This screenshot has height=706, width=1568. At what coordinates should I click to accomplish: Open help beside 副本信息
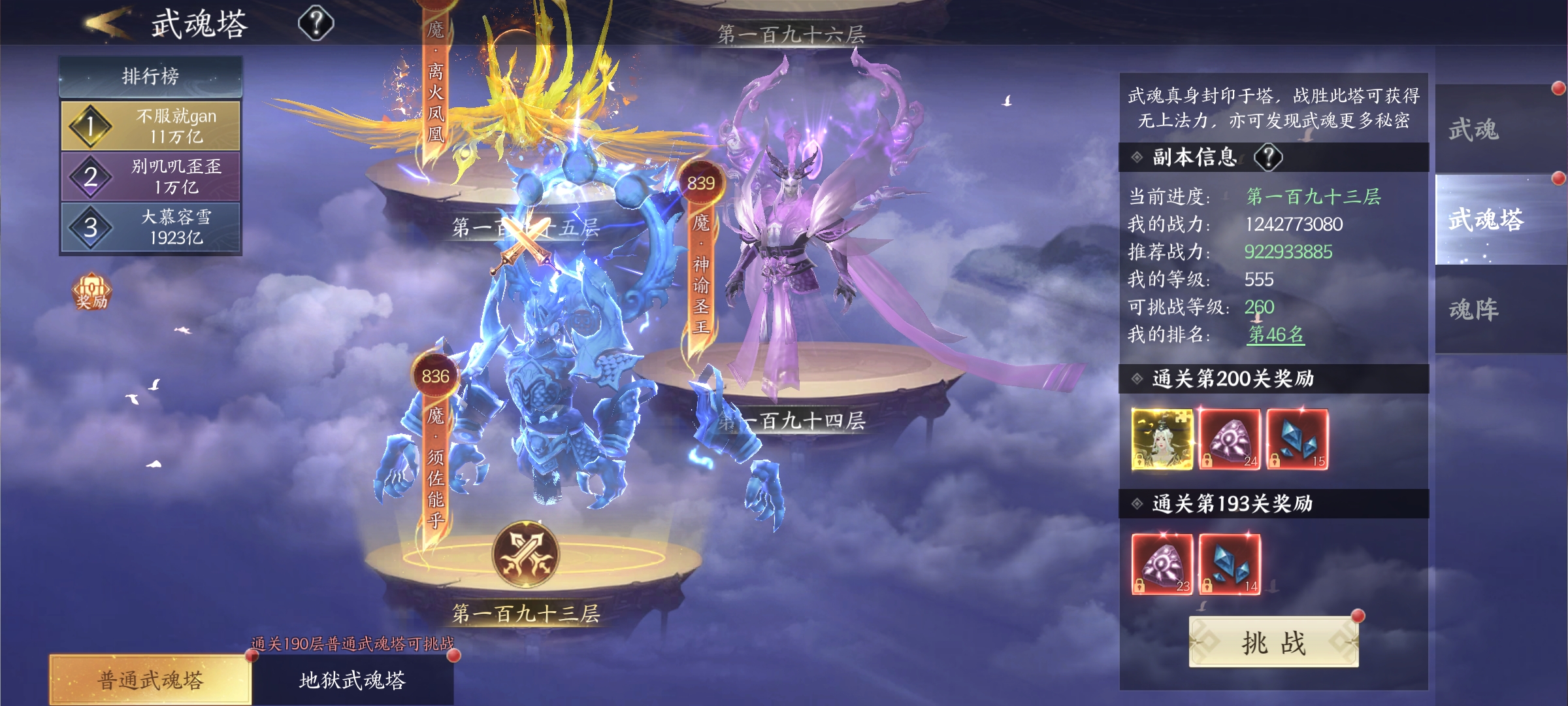click(1269, 157)
